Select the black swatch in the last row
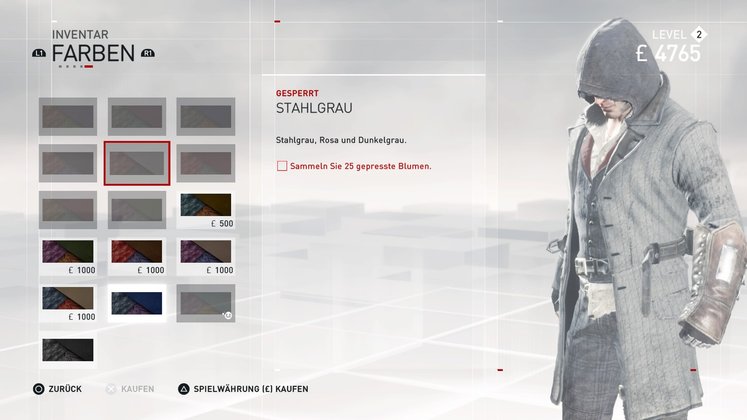Viewport: 747px width, 420px height. (x=68, y=349)
